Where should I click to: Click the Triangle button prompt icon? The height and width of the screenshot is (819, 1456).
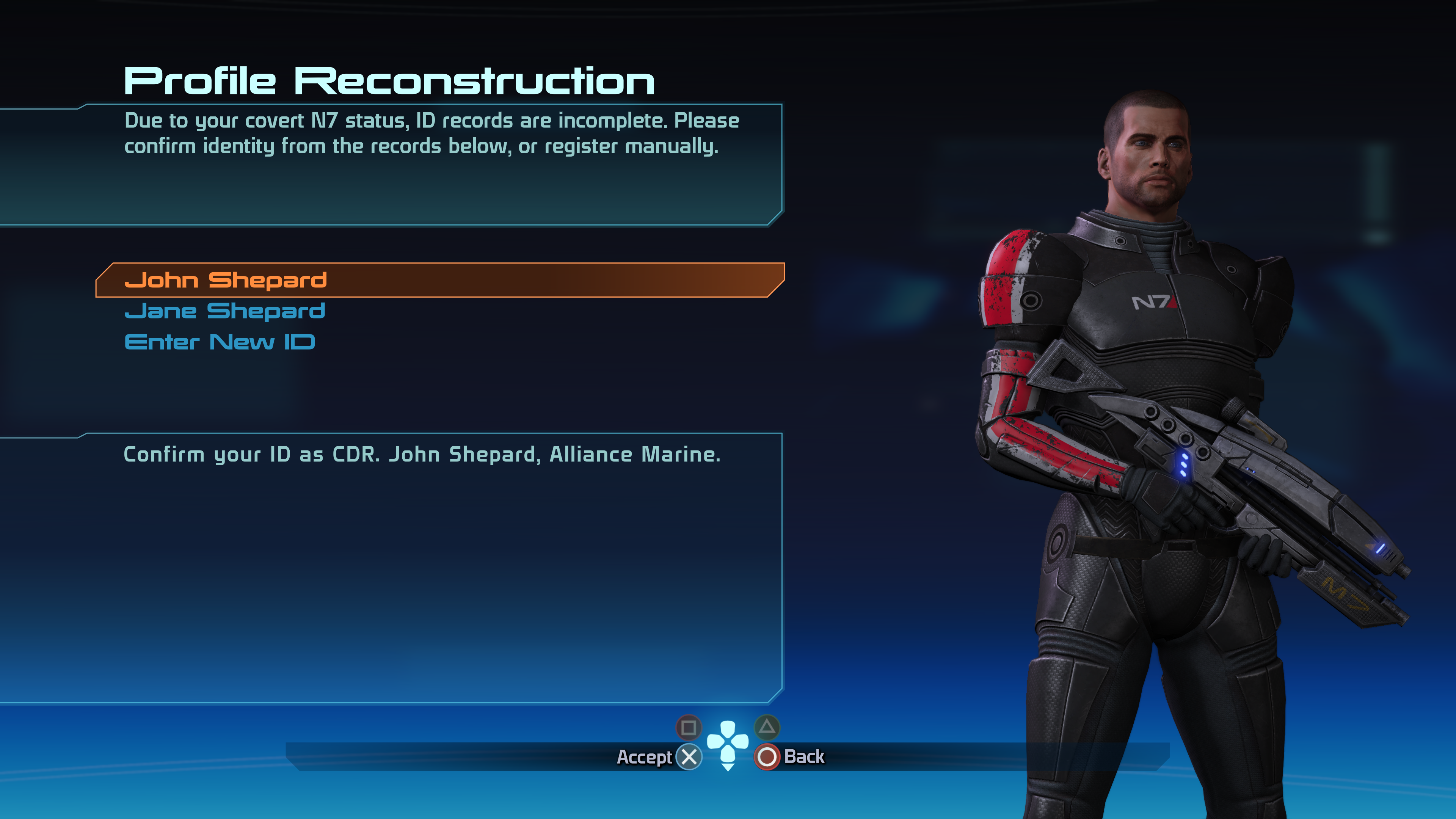[767, 728]
